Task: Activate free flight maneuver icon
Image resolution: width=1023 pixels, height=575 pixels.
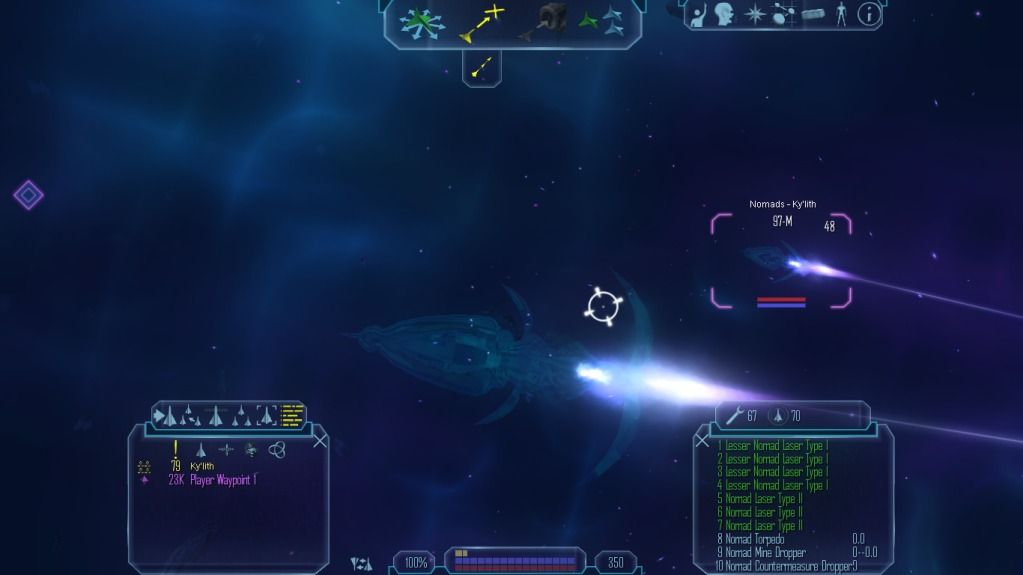Action: coord(419,23)
